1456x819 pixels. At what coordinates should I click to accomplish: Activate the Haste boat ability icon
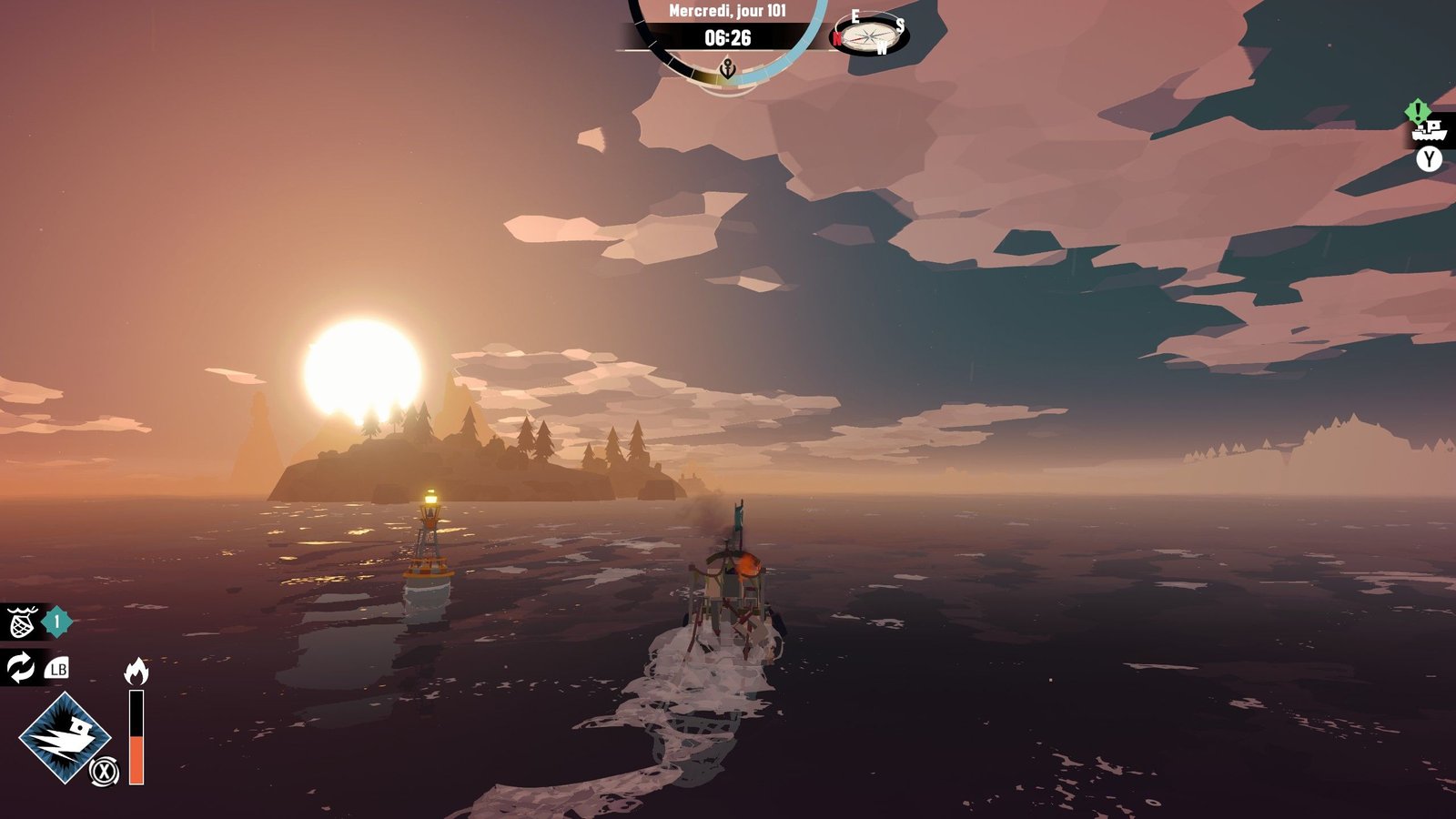(x=65, y=737)
